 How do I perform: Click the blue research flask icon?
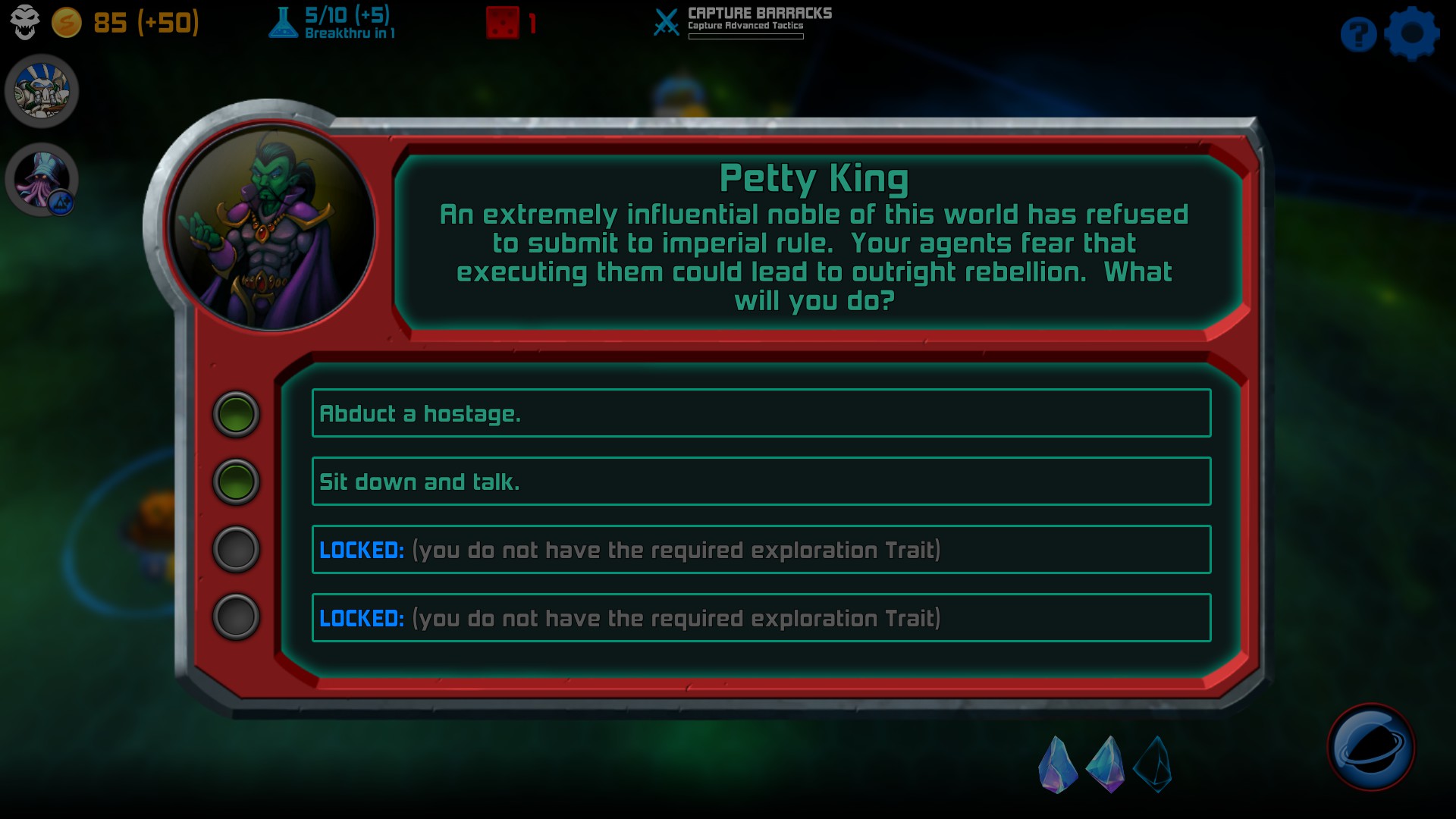point(283,23)
